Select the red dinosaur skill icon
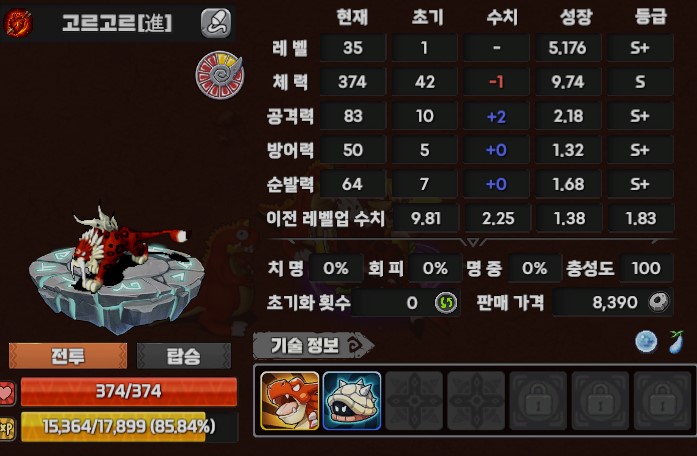Image resolution: width=697 pixels, height=456 pixels. click(290, 401)
